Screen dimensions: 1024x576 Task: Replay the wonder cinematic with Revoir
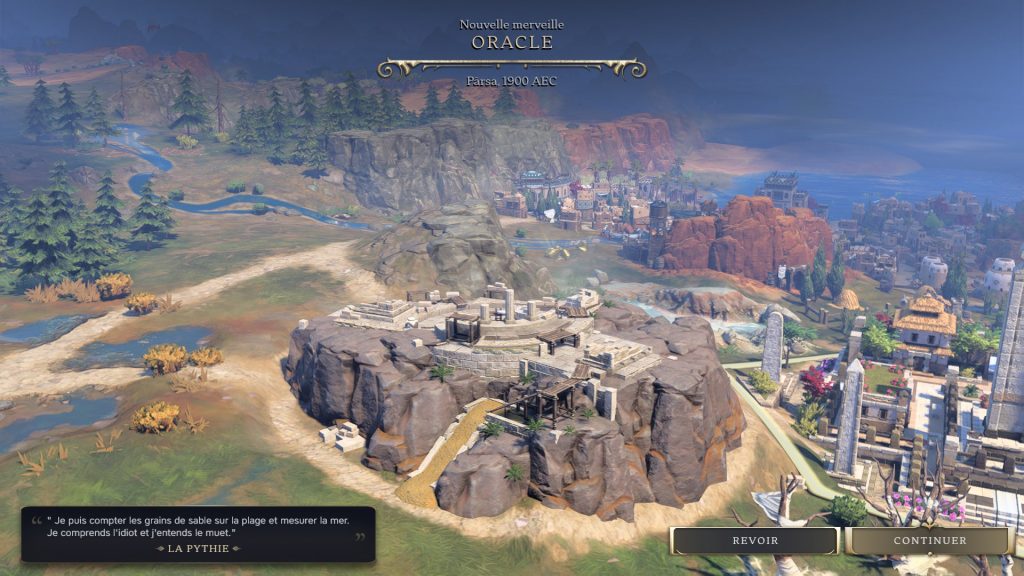(755, 541)
